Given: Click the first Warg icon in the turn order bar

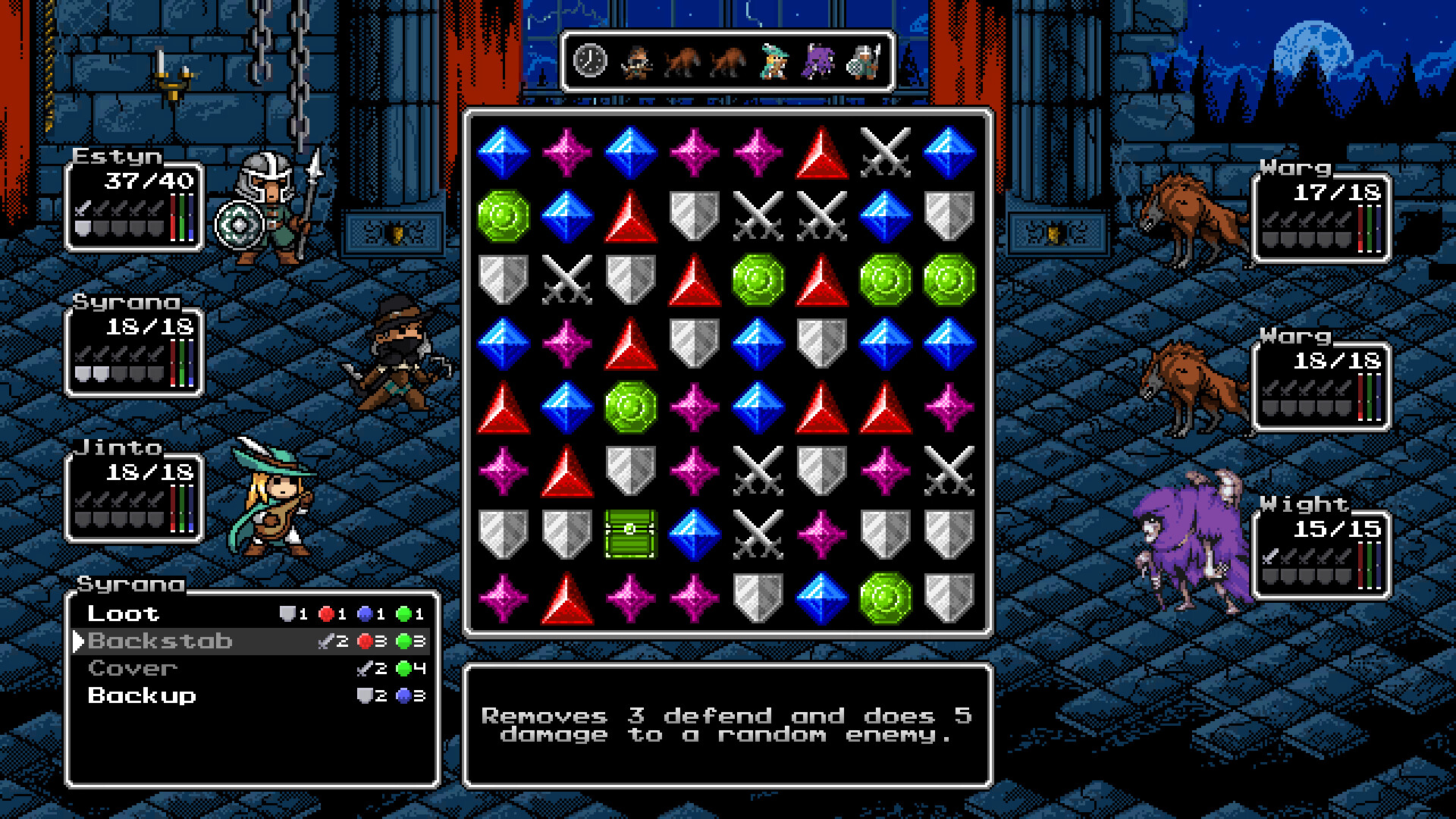Looking at the screenshot, I should (x=682, y=62).
